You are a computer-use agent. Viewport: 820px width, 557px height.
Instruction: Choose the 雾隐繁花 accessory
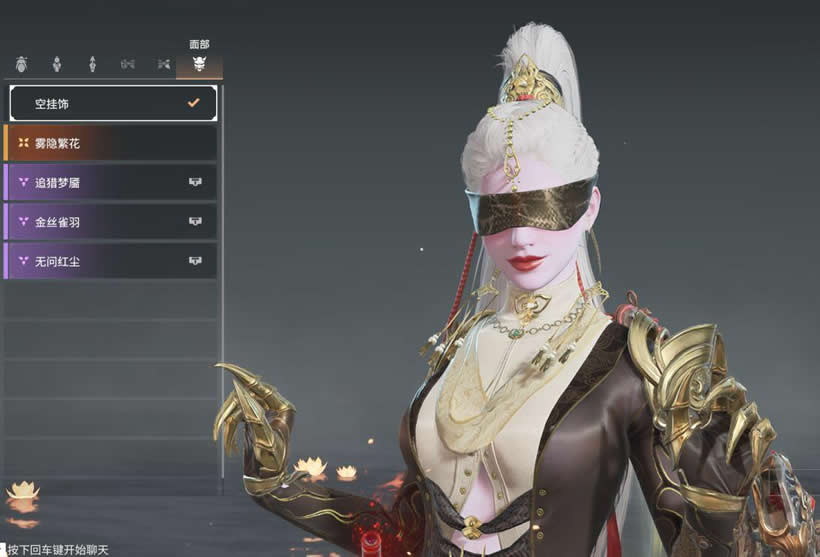pos(112,143)
